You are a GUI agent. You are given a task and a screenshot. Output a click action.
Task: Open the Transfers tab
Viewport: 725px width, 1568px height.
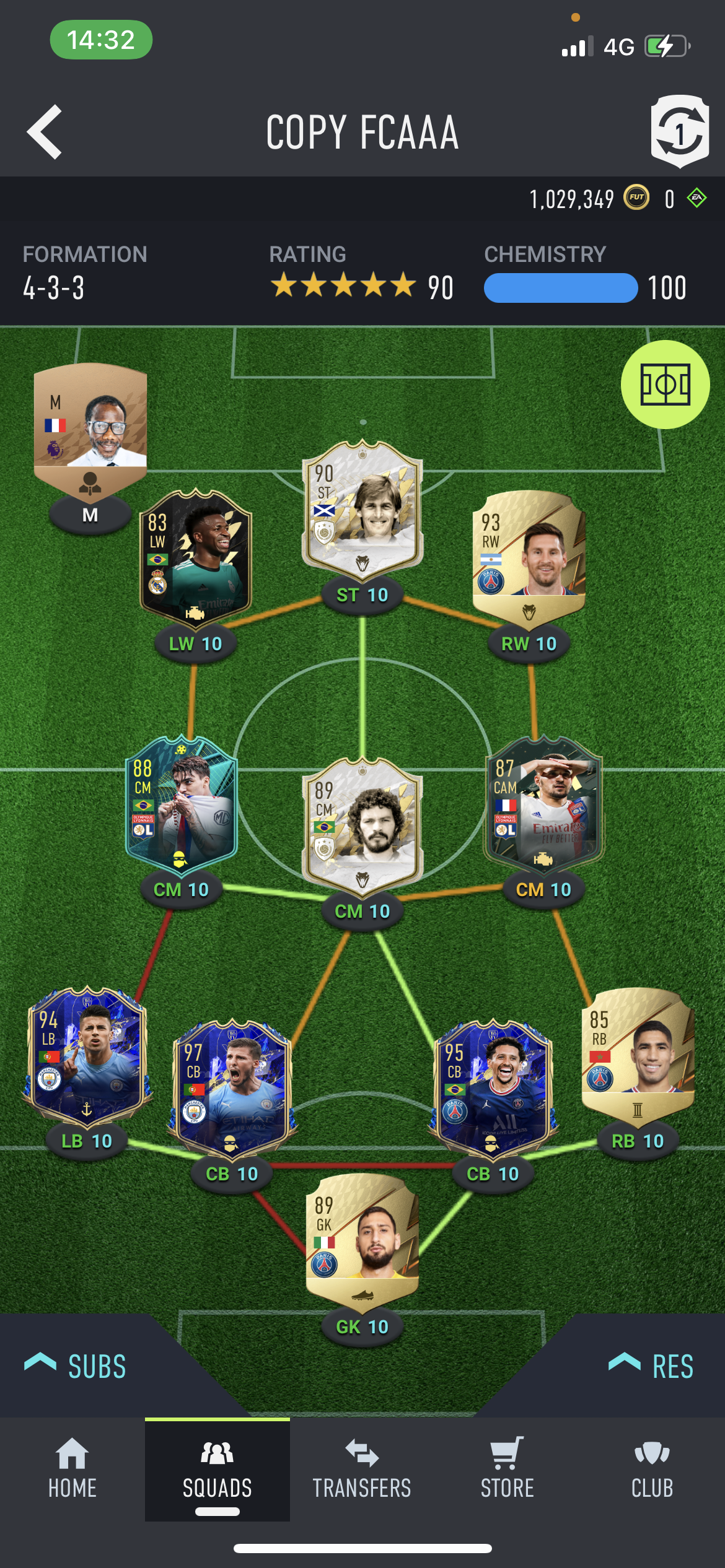coord(362,1469)
